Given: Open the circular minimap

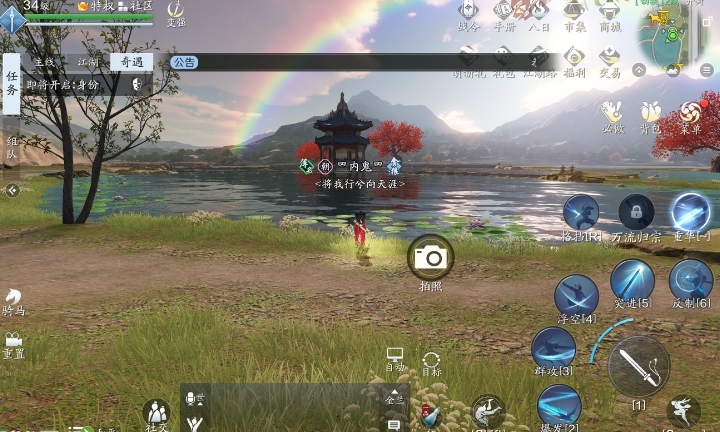Looking at the screenshot, I should [x=668, y=32].
